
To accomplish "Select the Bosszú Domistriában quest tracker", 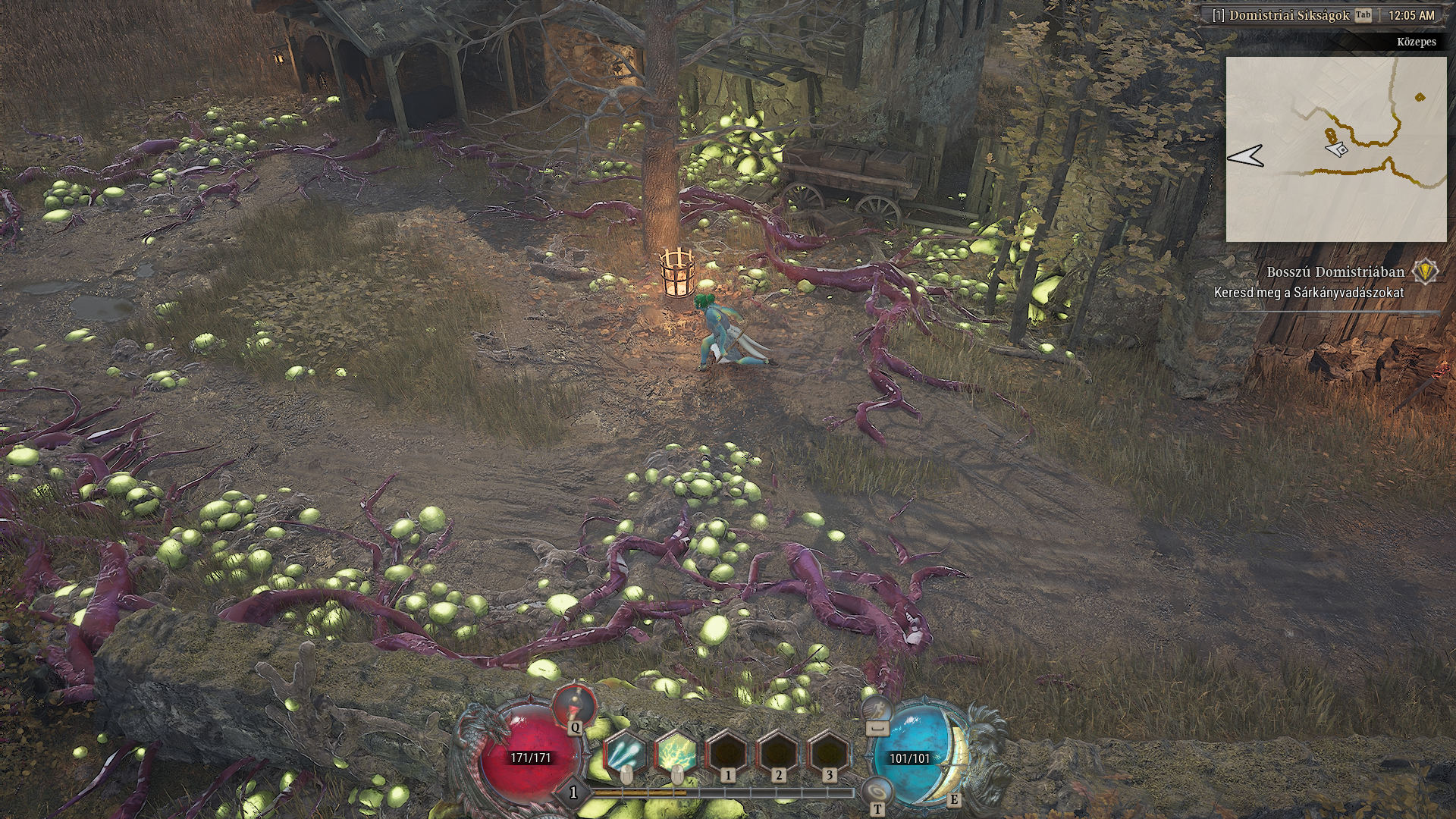I will pyautogui.click(x=1335, y=272).
